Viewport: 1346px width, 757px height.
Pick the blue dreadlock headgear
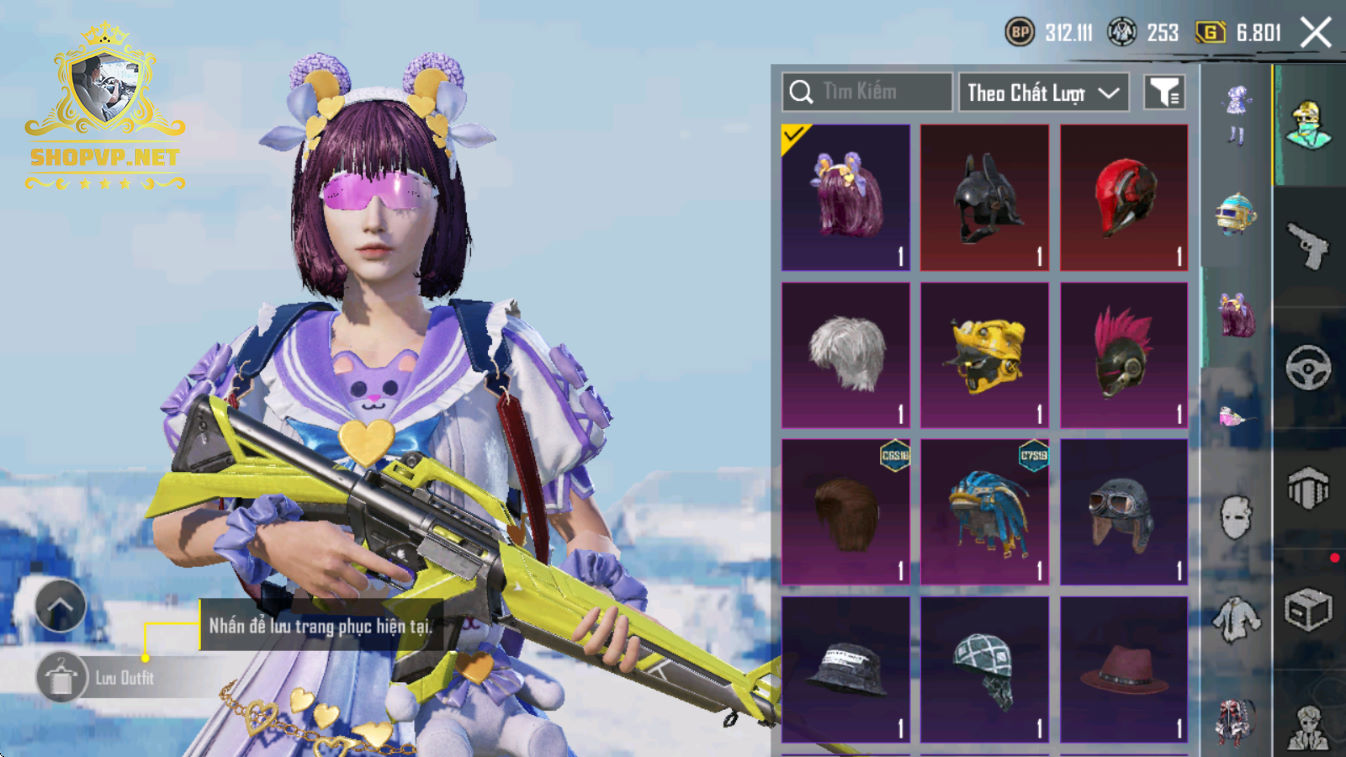[985, 512]
